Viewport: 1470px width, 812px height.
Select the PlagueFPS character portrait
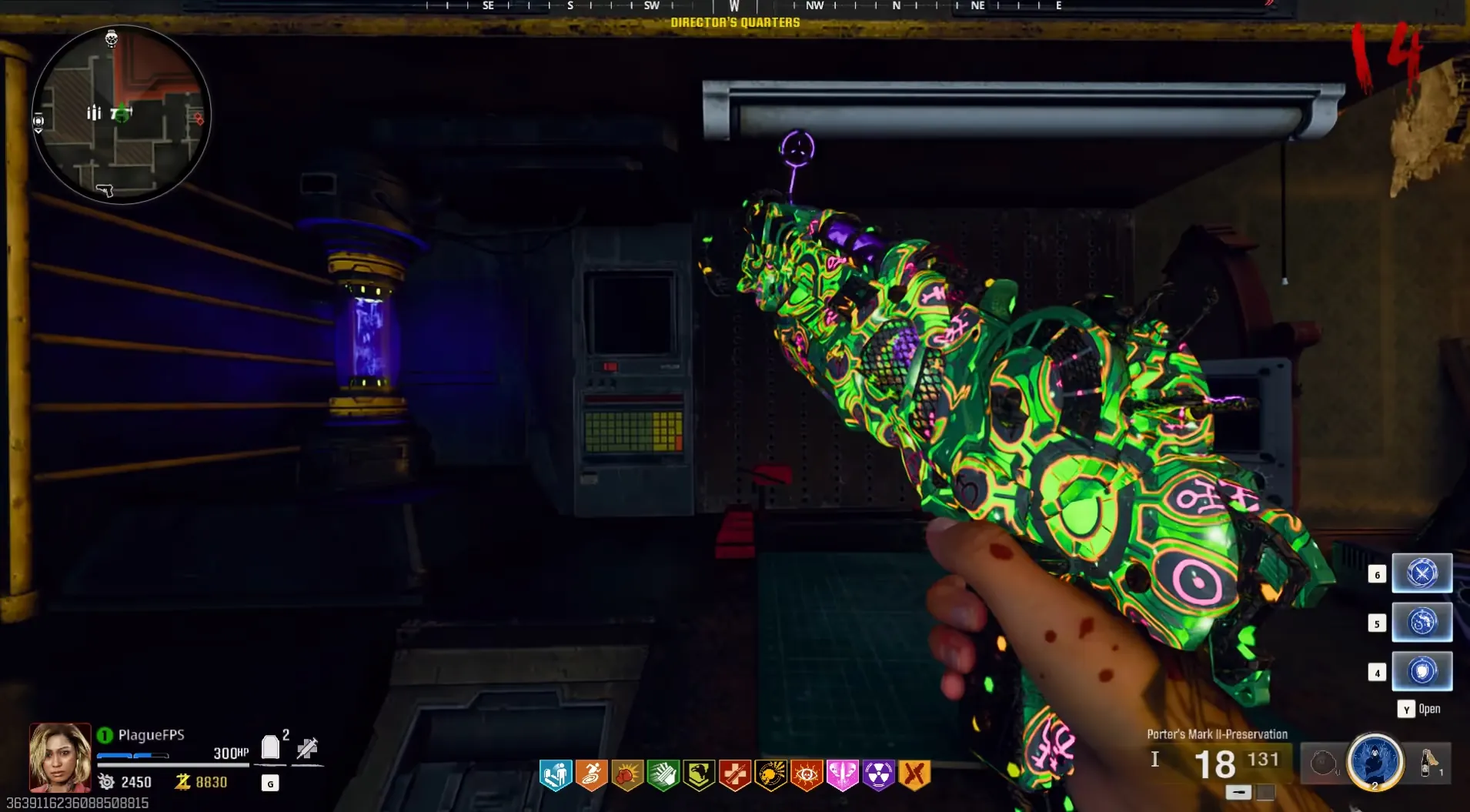60,757
